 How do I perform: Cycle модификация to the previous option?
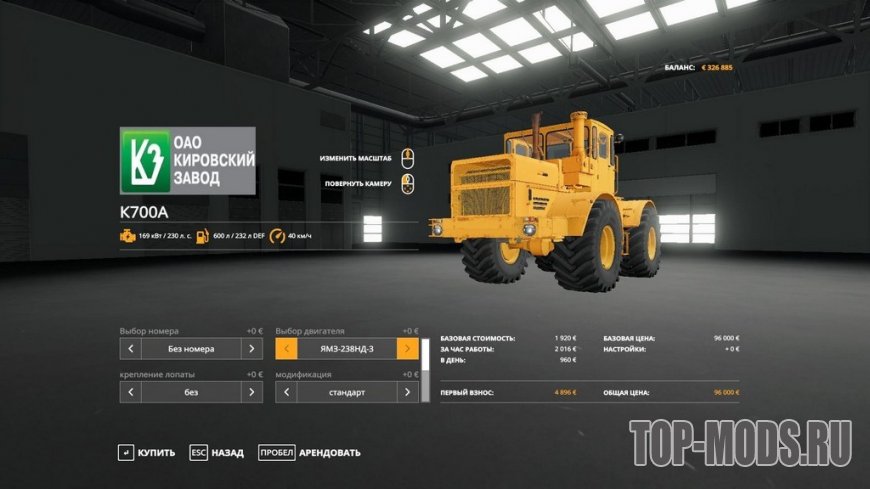click(286, 392)
